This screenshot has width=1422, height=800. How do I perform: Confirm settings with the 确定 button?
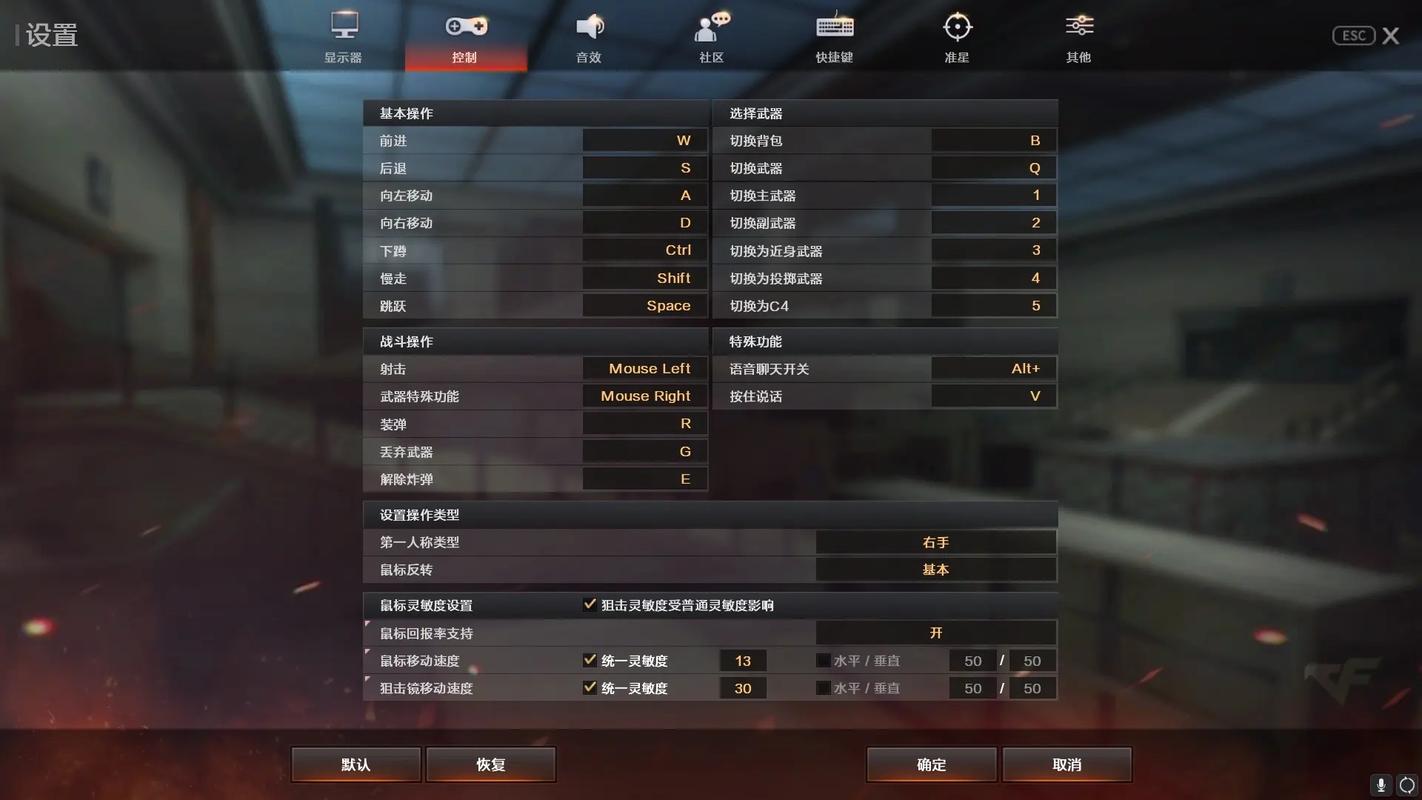(x=930, y=764)
